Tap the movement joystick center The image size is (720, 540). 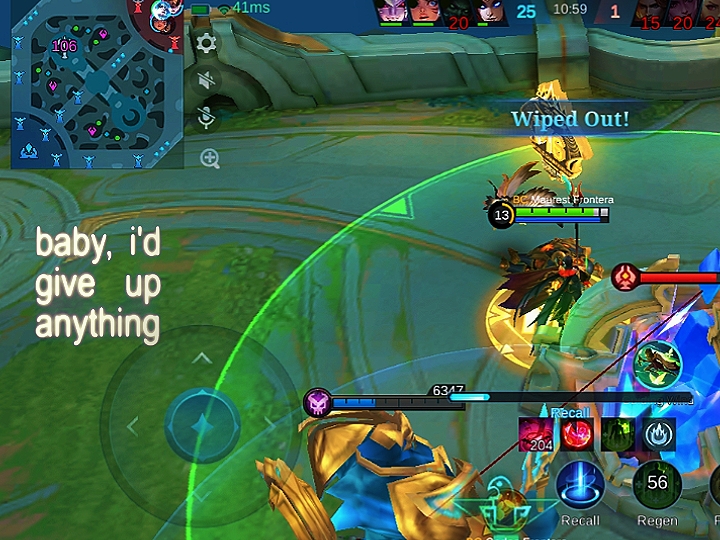202,425
